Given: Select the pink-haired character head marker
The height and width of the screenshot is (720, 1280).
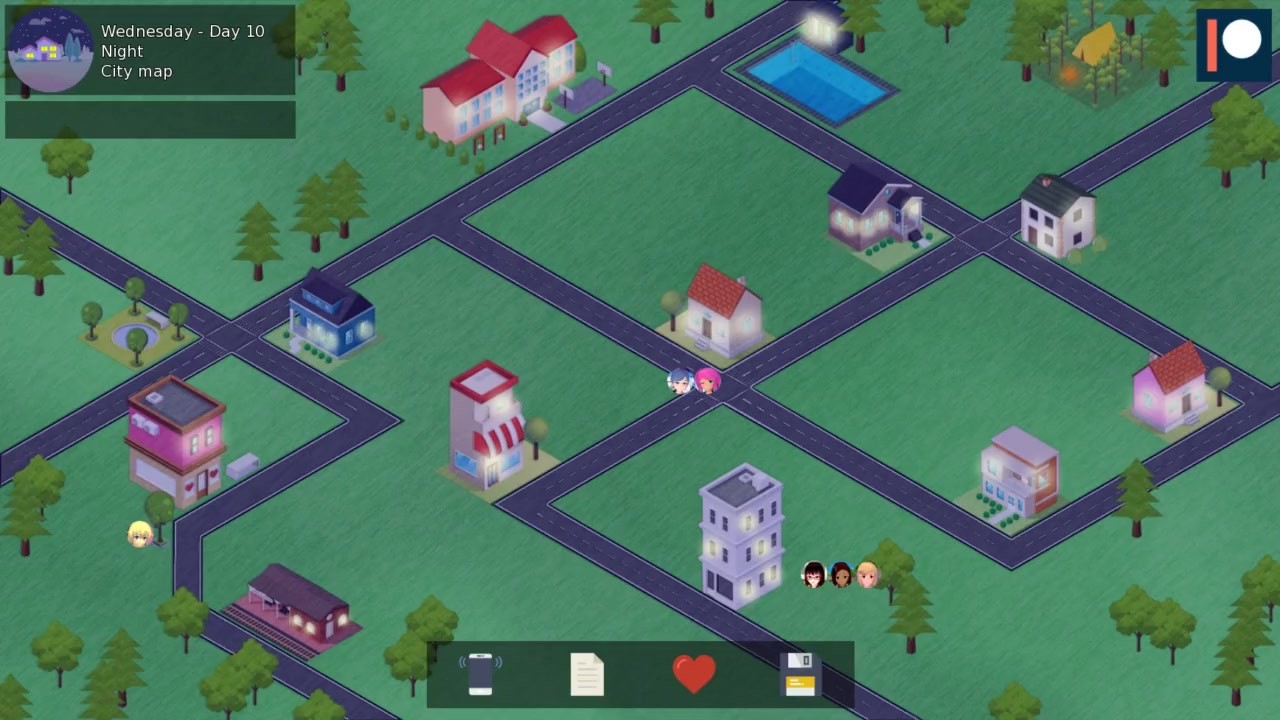Looking at the screenshot, I should [x=707, y=381].
